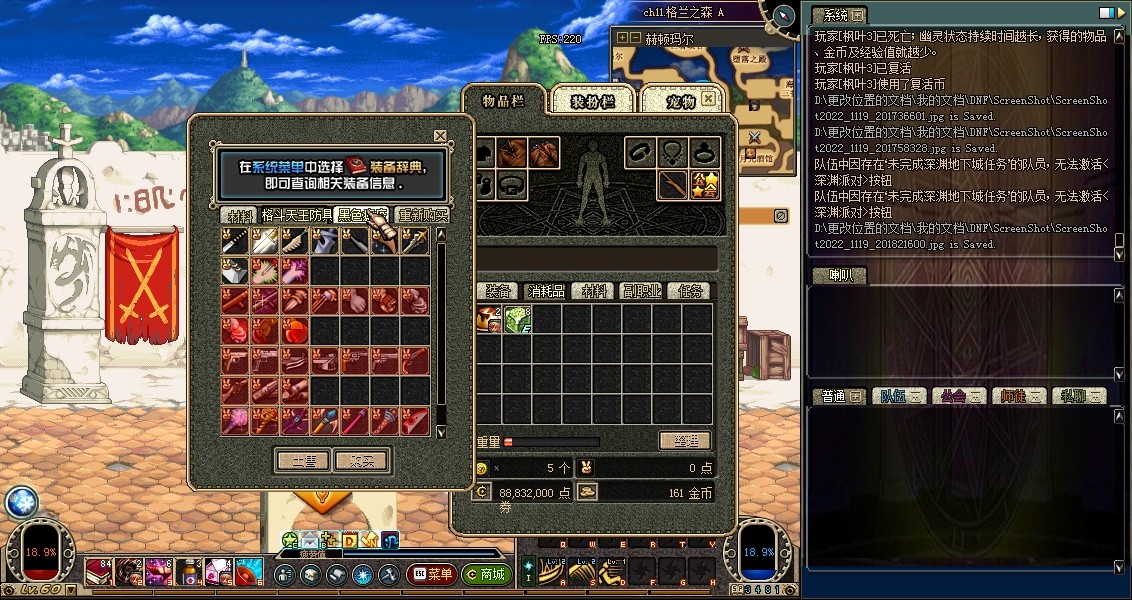This screenshot has width=1132, height=600.
Task: Select the green cube item in inventory
Action: coord(518,320)
